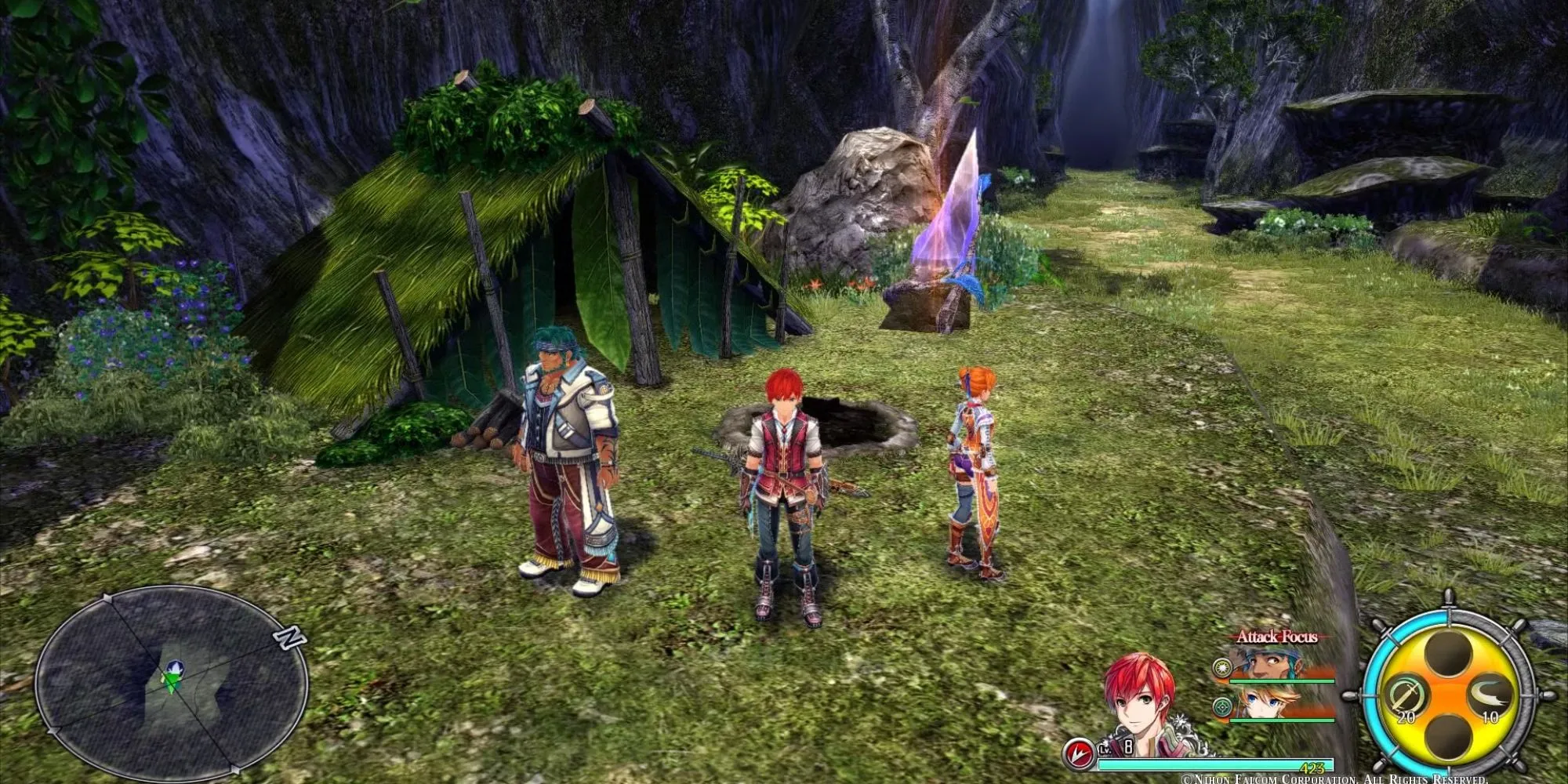Image resolution: width=1568 pixels, height=784 pixels.
Task: Click the green crosshair pierce-type icon
Action: [1221, 707]
